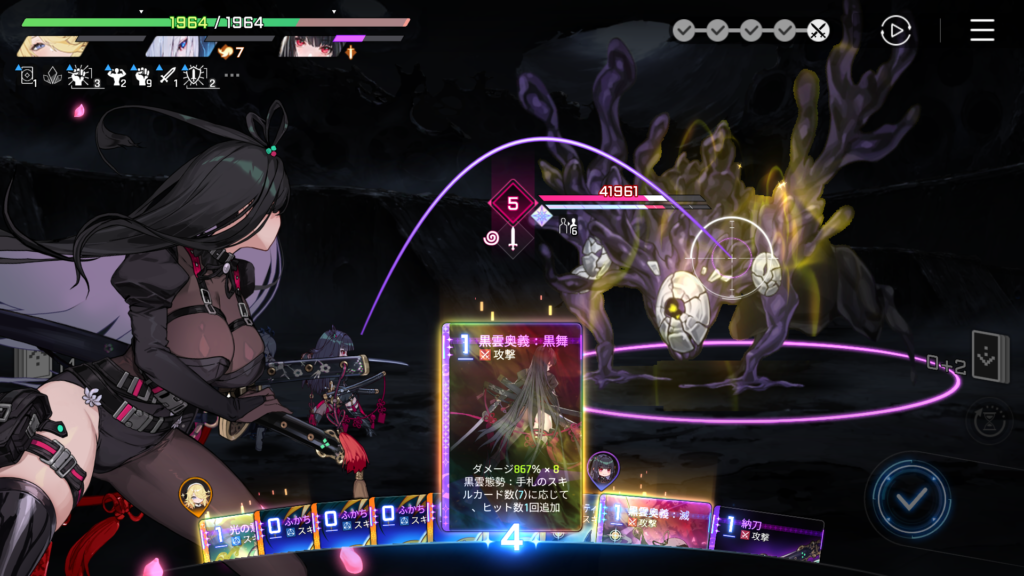View the crossed swords boss stage marker
The width and height of the screenshot is (1024, 576).
pyautogui.click(x=818, y=31)
